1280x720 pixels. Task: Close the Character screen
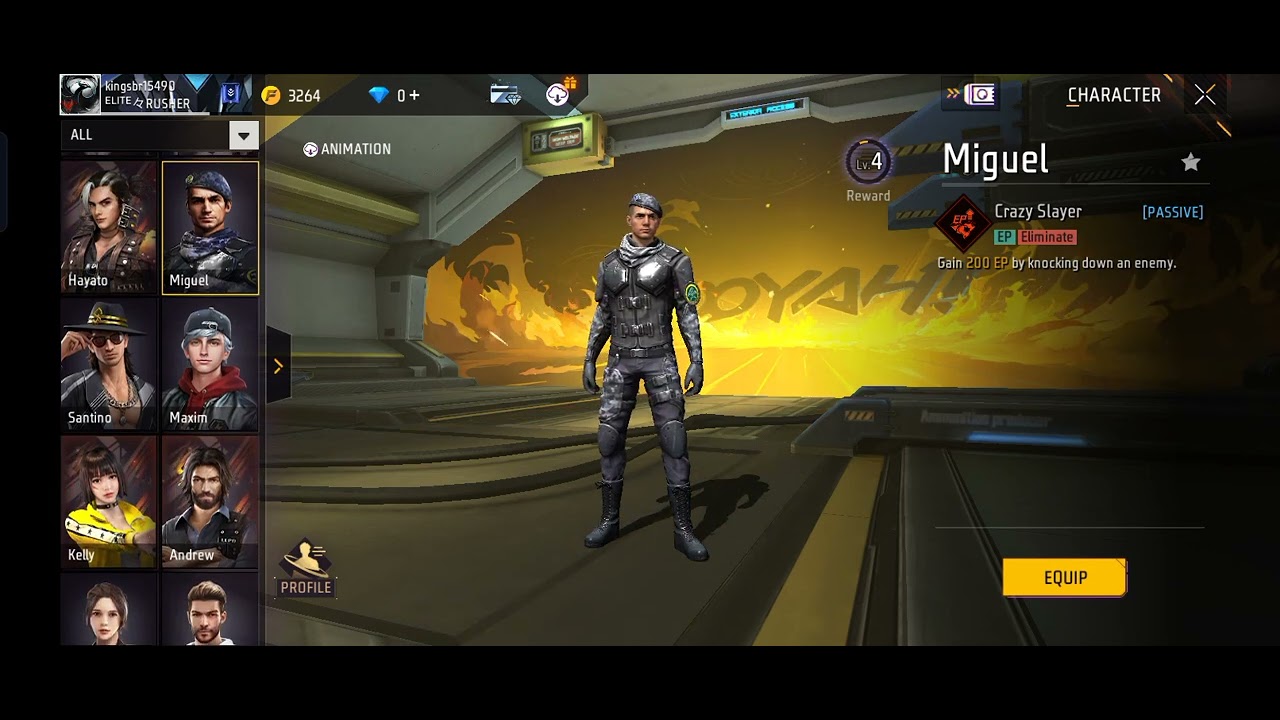pyautogui.click(x=1205, y=95)
